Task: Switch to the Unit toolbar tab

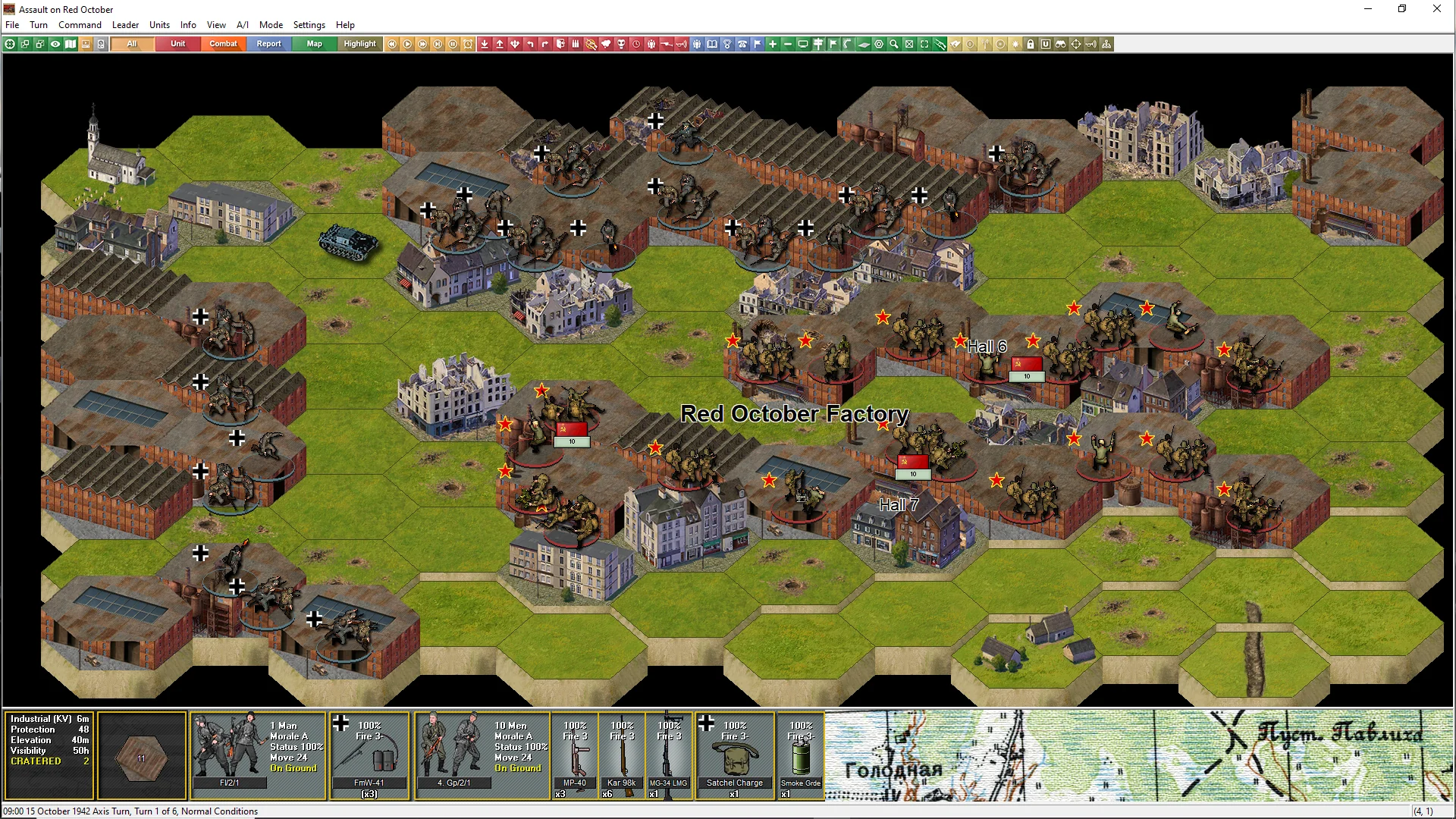Action: 177,44
